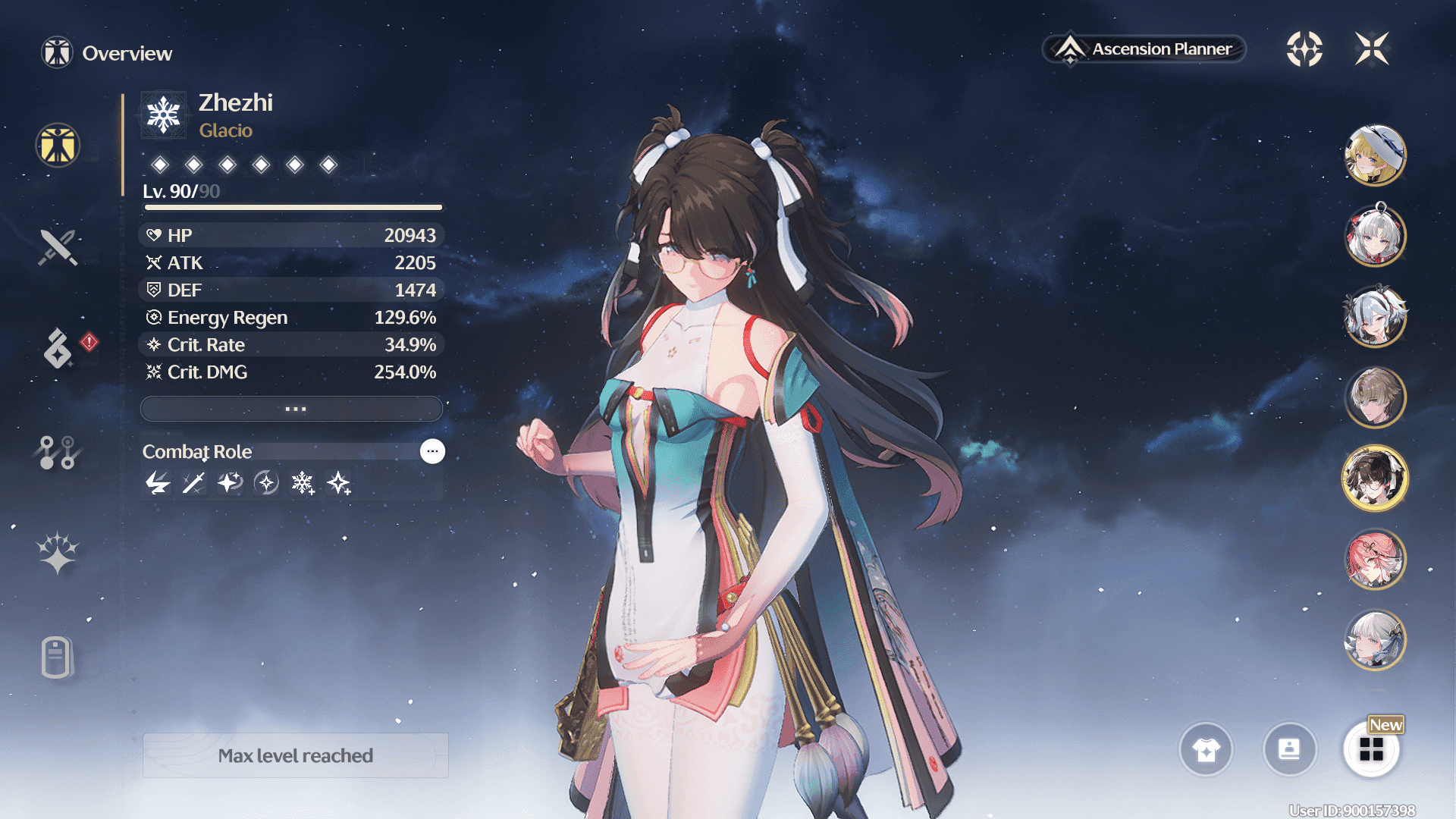Open the Resonance Chain star tab
Image resolution: width=1456 pixels, height=819 pixels.
coord(58,553)
